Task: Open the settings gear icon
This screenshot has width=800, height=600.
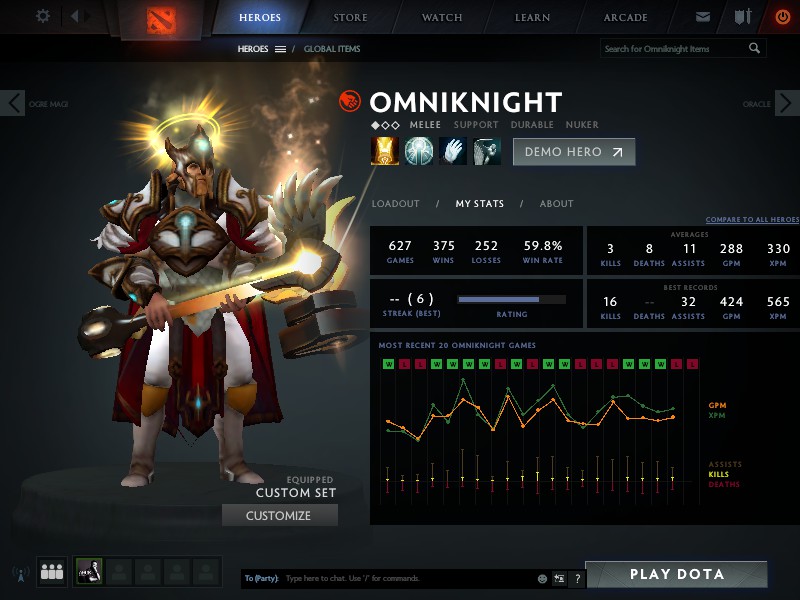Action: pos(43,16)
